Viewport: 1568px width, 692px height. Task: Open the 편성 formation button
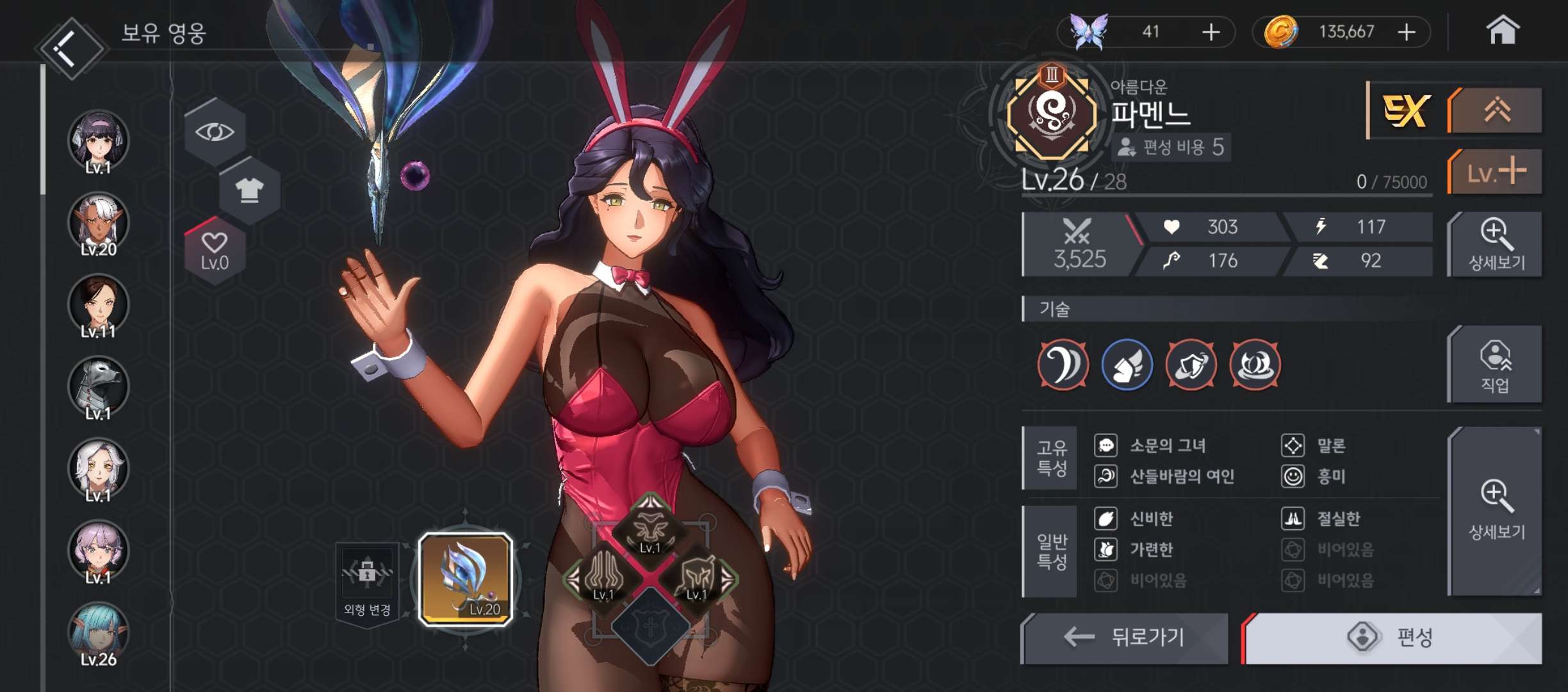(1392, 638)
